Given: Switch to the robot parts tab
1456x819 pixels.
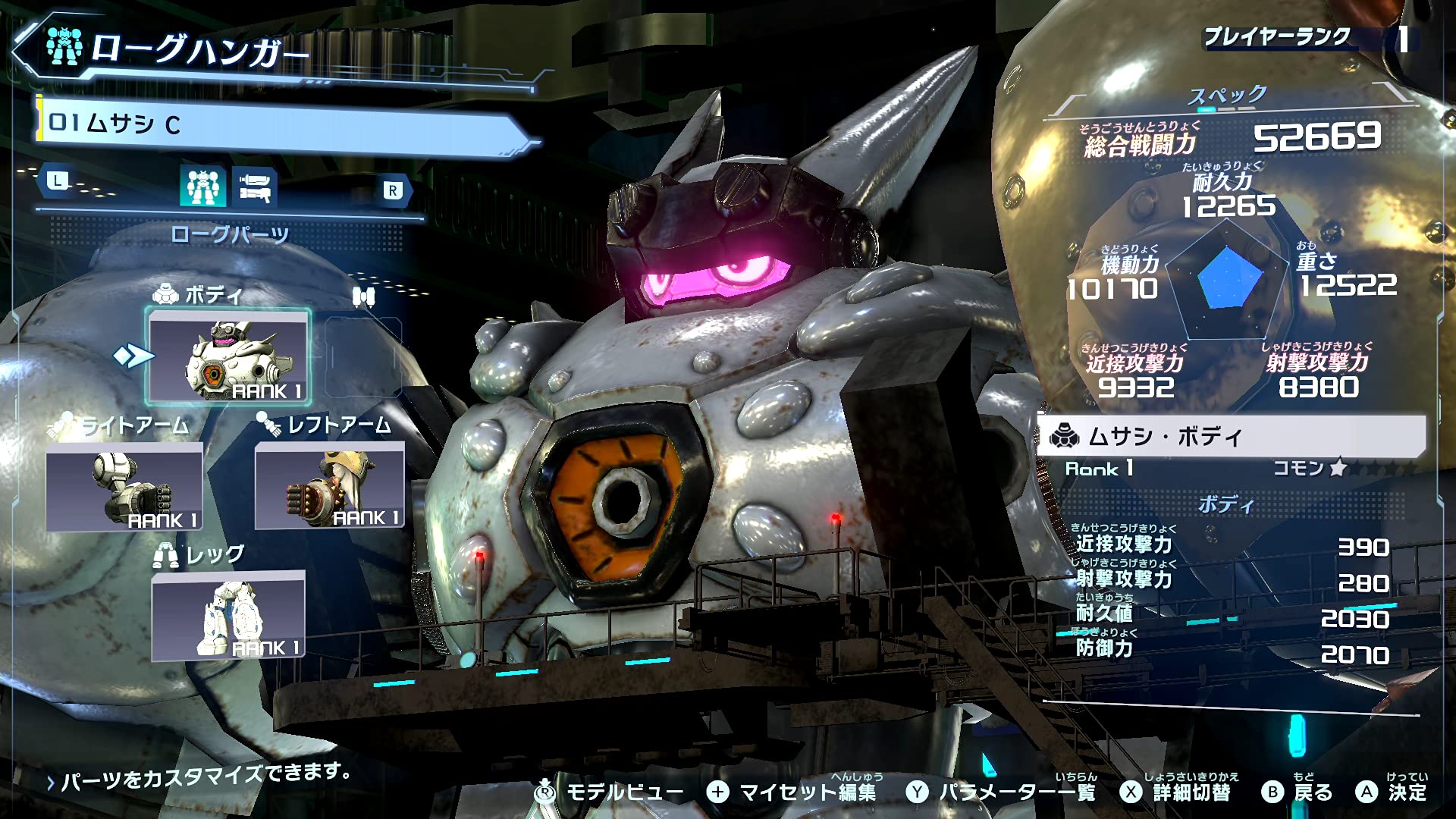Looking at the screenshot, I should 202,187.
